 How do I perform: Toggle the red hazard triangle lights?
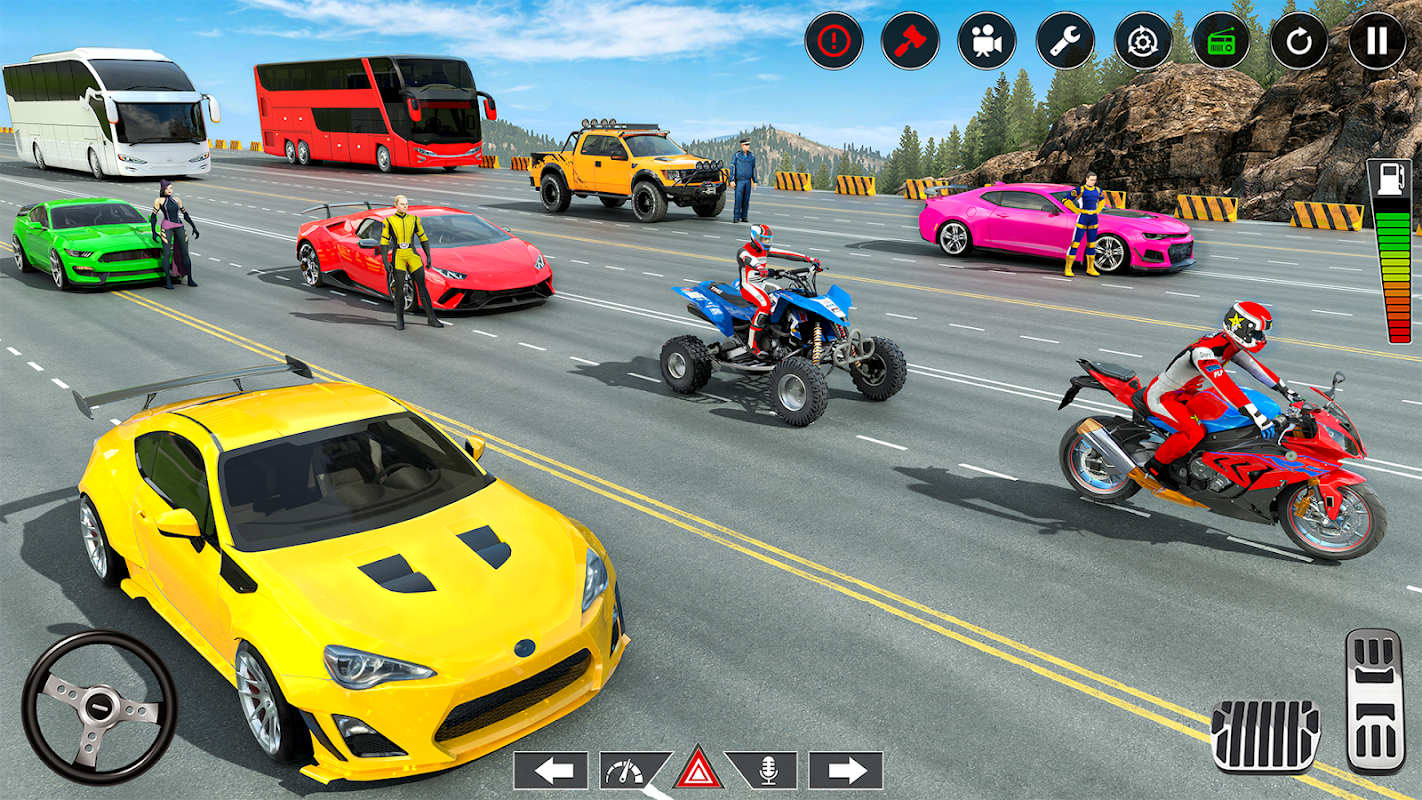699,770
